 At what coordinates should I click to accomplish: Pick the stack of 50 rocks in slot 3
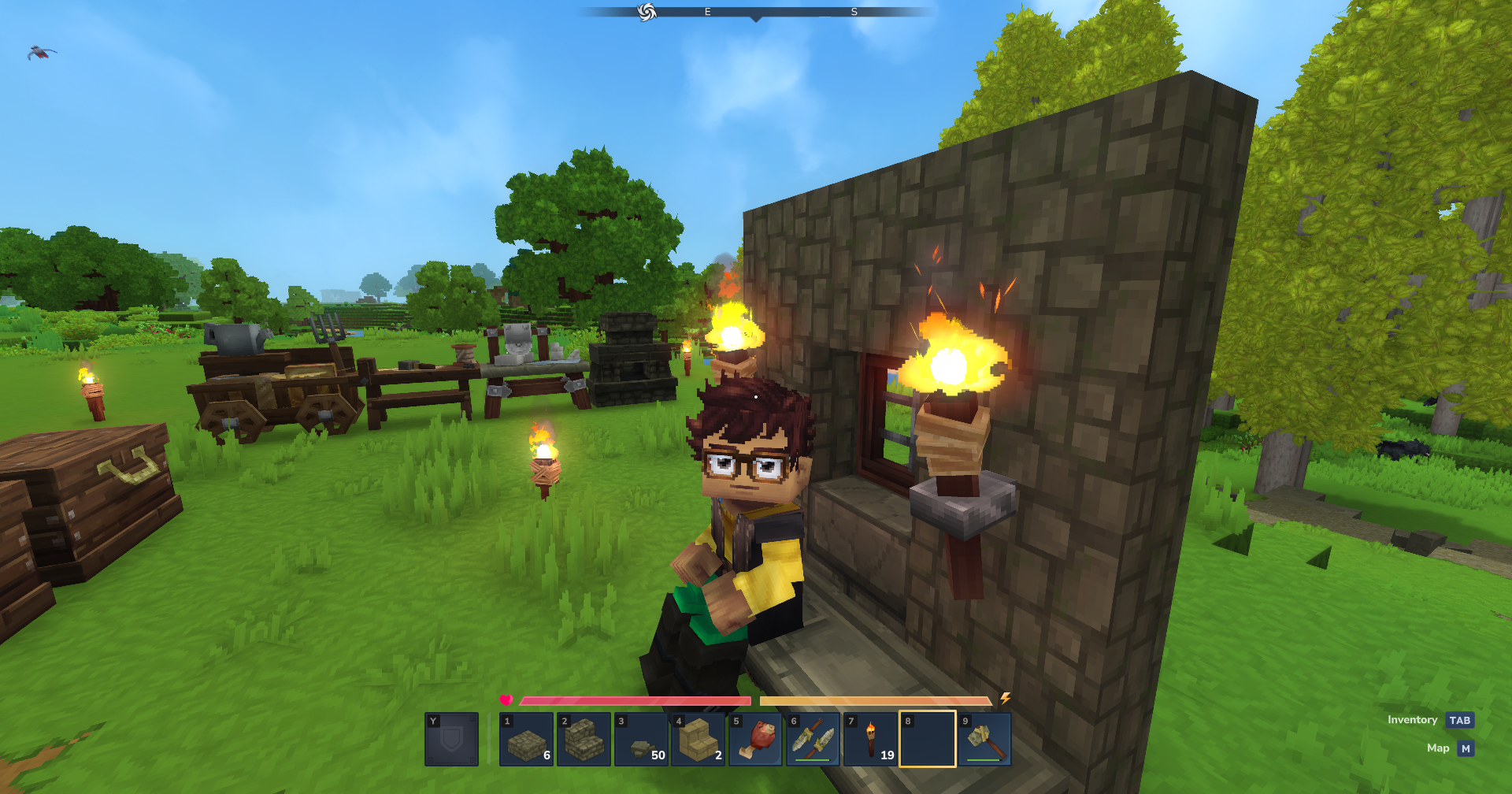point(639,740)
